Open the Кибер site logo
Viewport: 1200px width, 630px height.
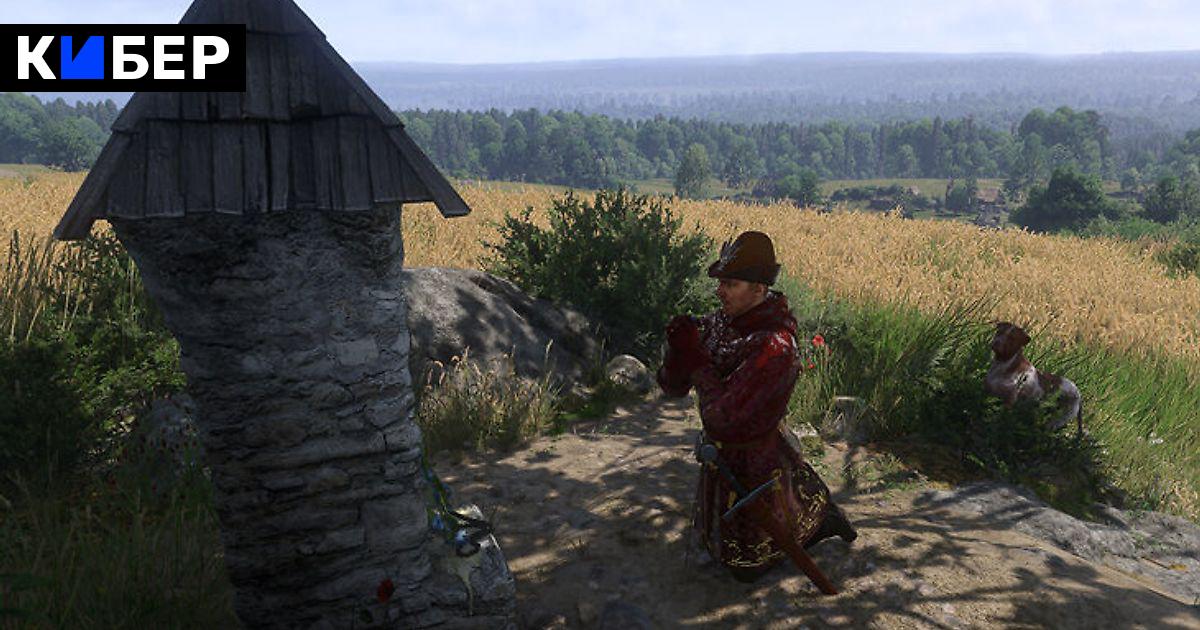(122, 58)
